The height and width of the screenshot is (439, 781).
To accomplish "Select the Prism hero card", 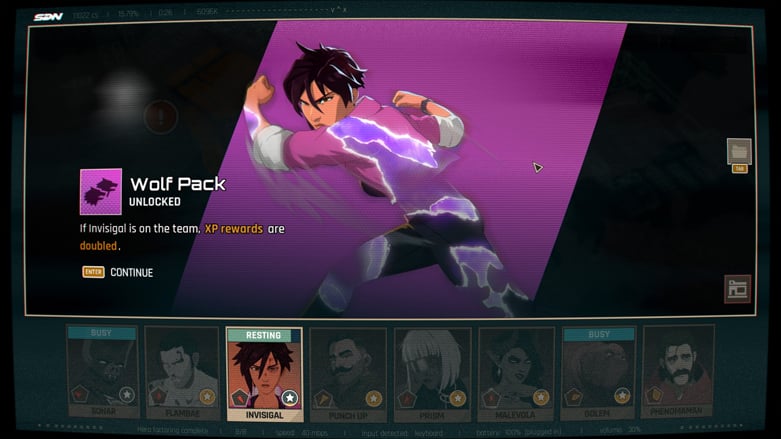I will coord(431,372).
